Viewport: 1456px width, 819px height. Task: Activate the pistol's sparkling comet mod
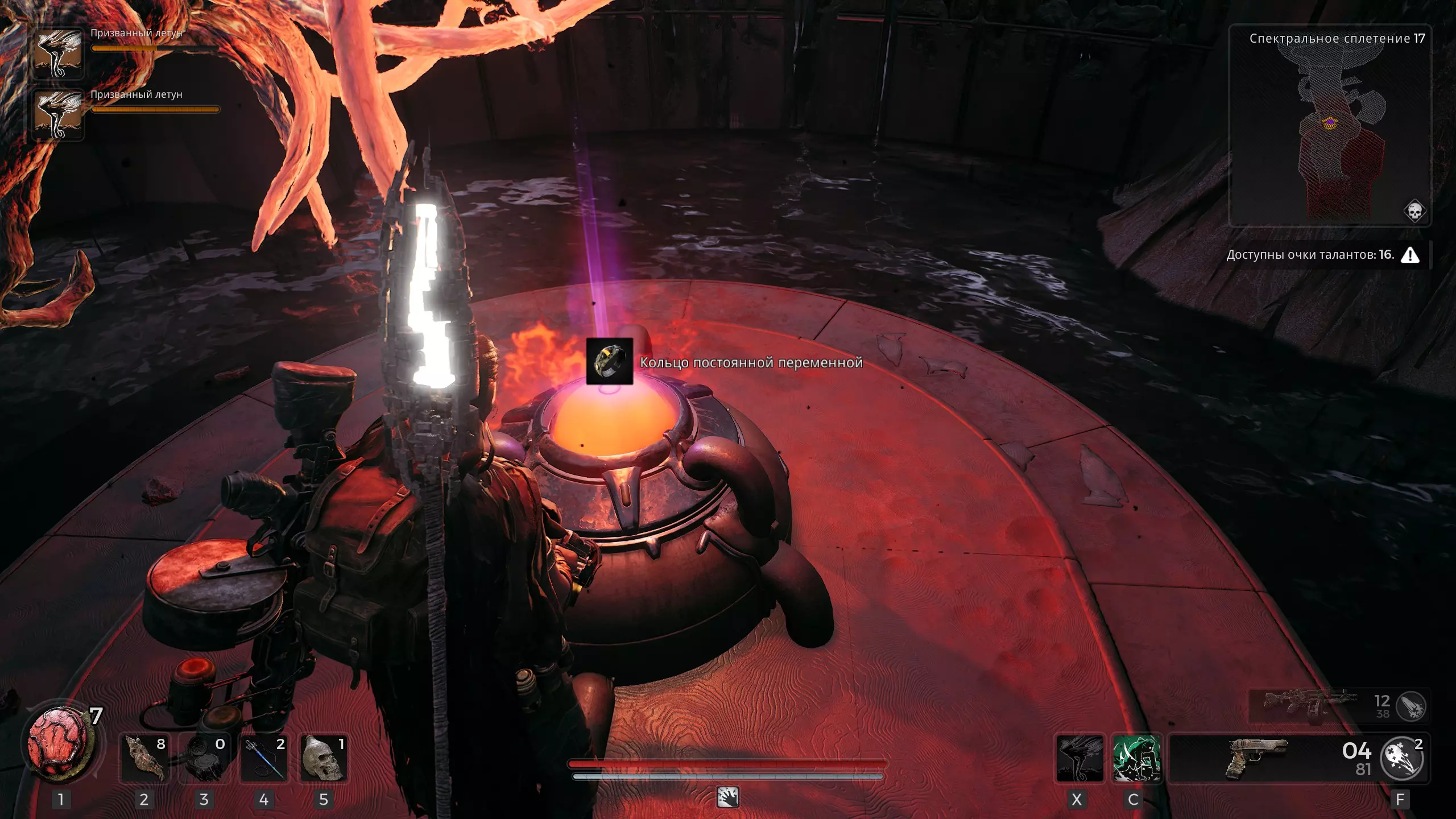[1402, 759]
